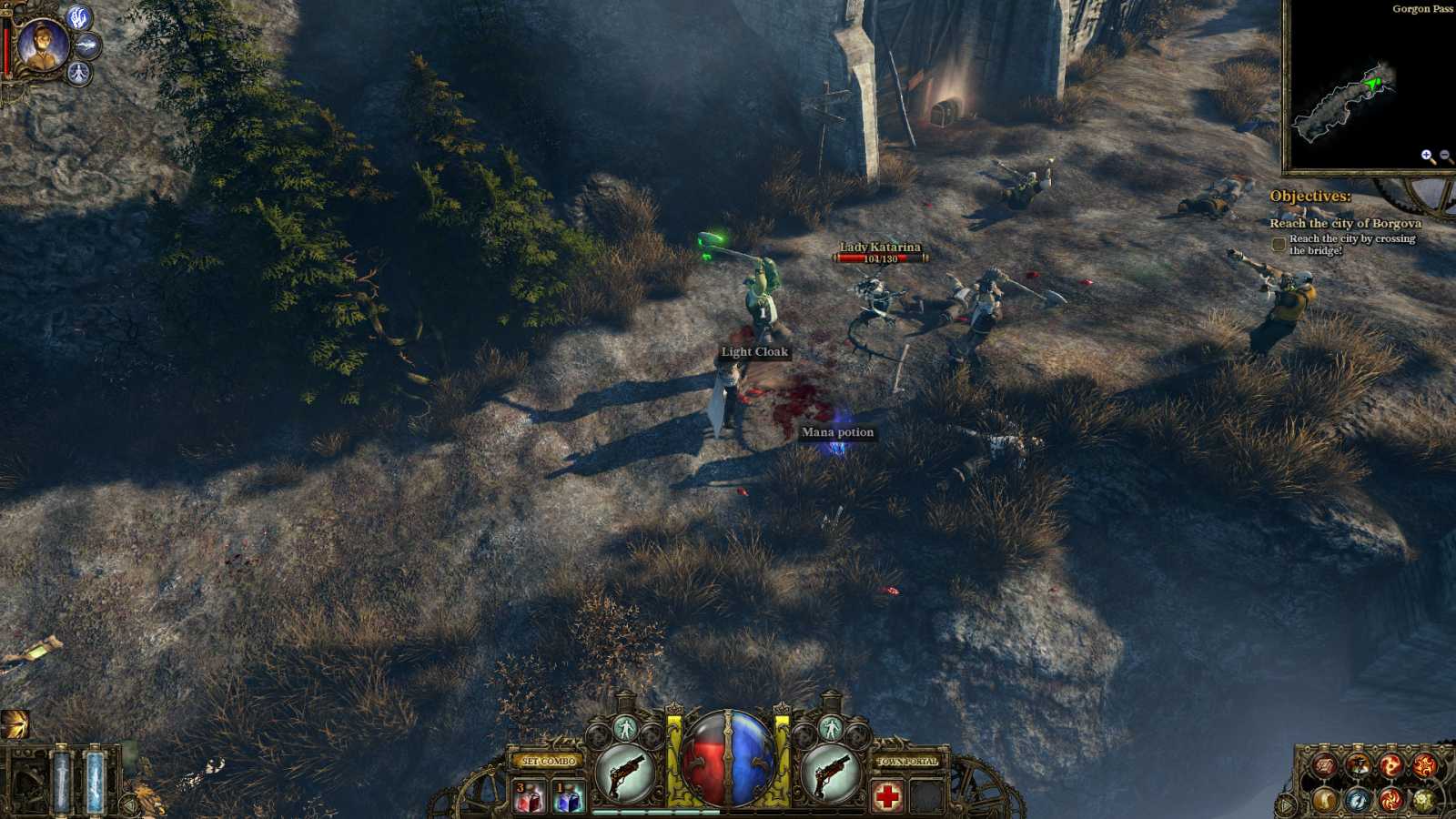Viewport: 1456px width, 819px height.
Task: Pick up the Mana potion on the ground
Action: 835,433
